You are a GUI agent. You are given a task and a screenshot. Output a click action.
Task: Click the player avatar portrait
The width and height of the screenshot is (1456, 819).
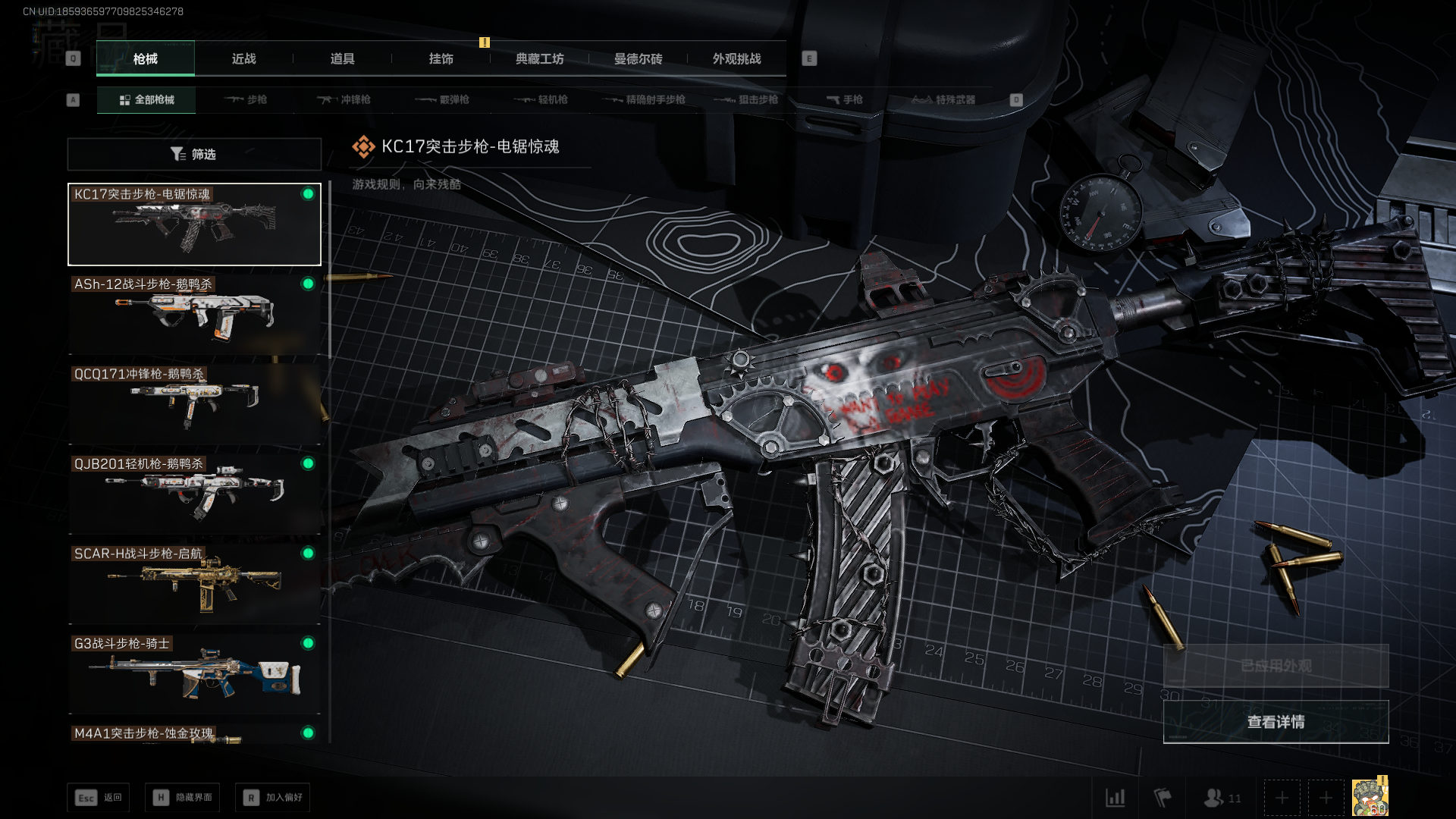1370,798
